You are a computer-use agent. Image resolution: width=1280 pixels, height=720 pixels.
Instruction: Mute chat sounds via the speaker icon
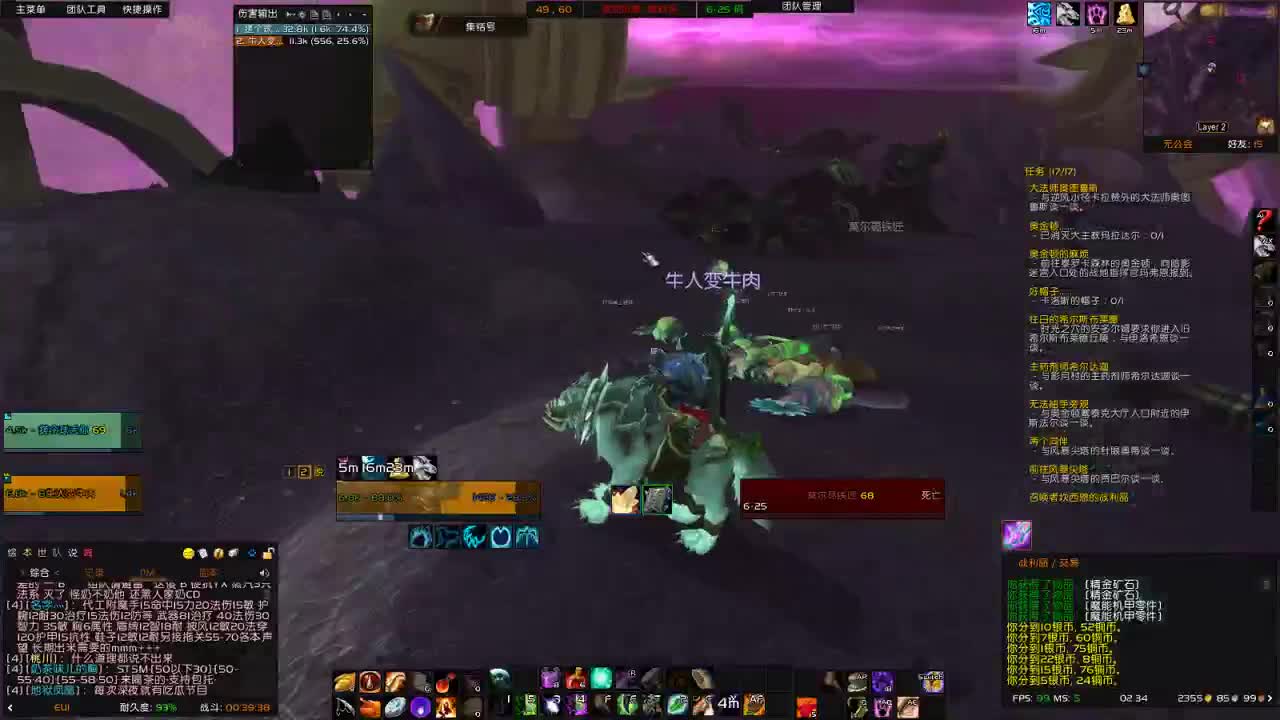click(x=264, y=572)
